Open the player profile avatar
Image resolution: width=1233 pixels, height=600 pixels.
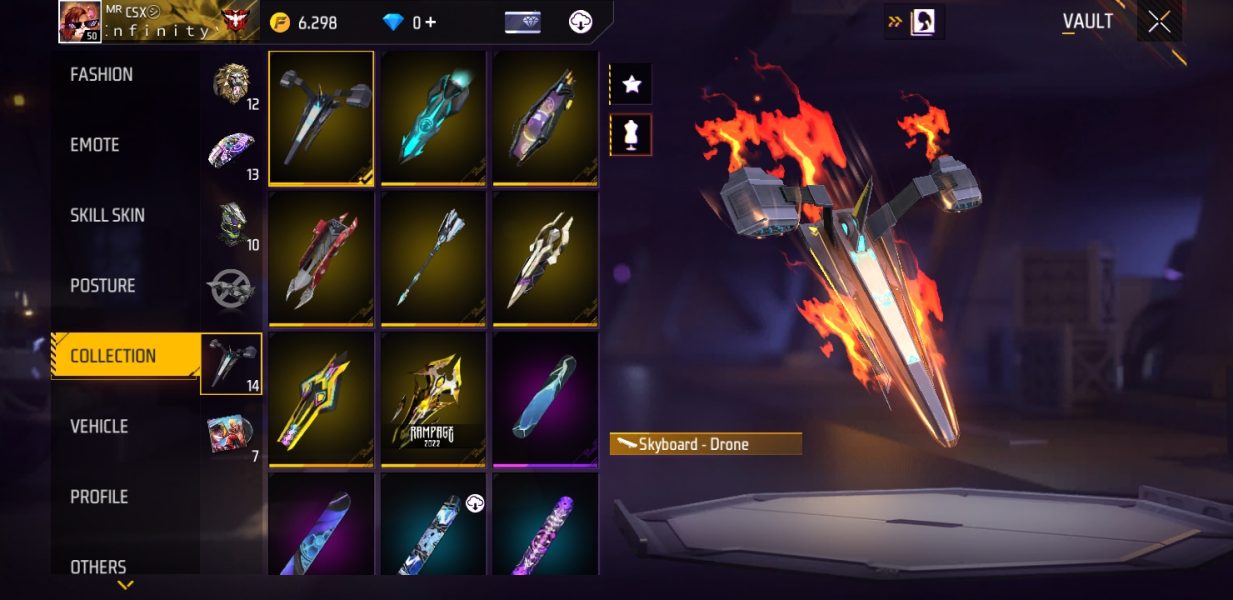tap(79, 21)
